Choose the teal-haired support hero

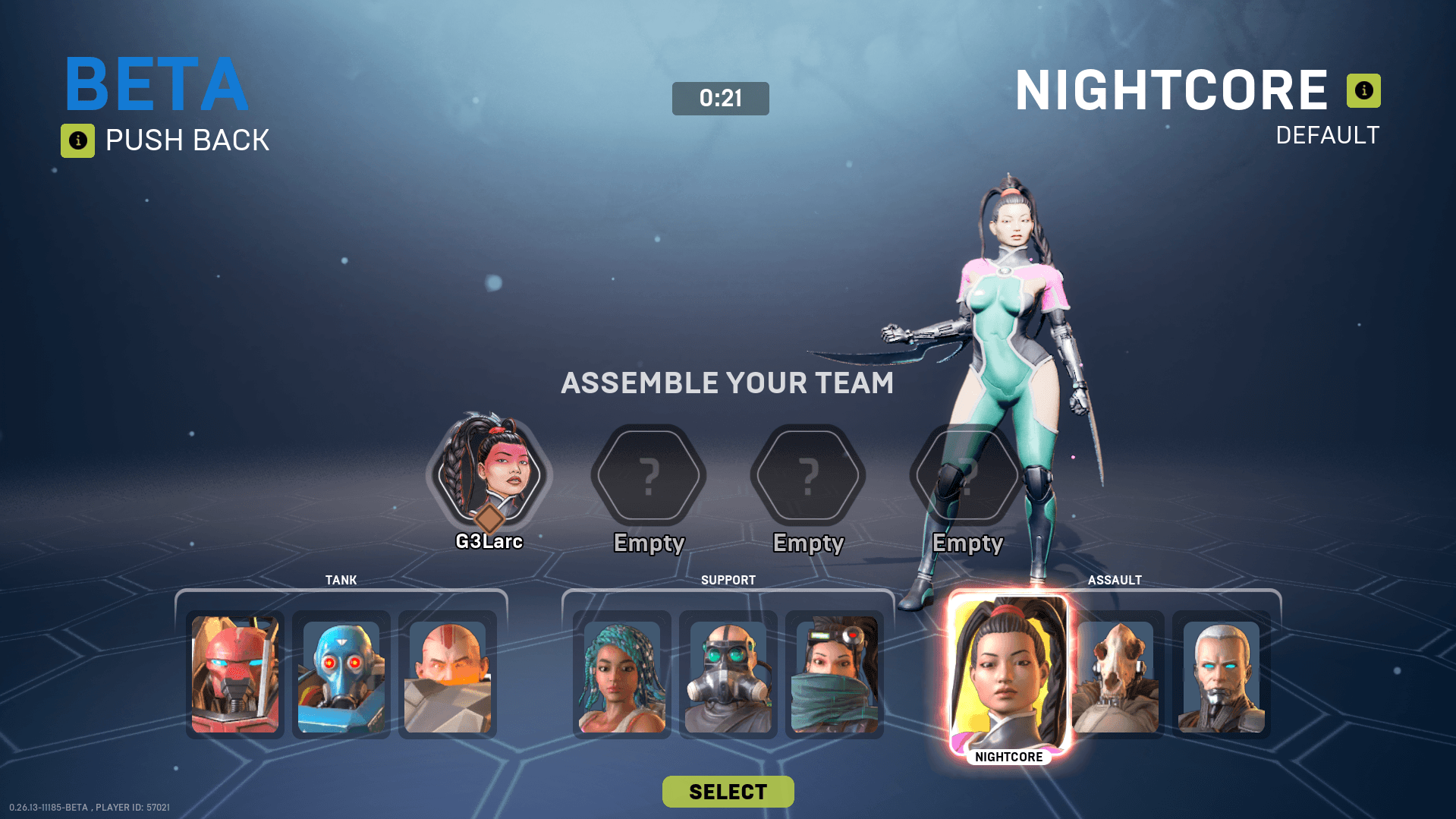tap(622, 675)
